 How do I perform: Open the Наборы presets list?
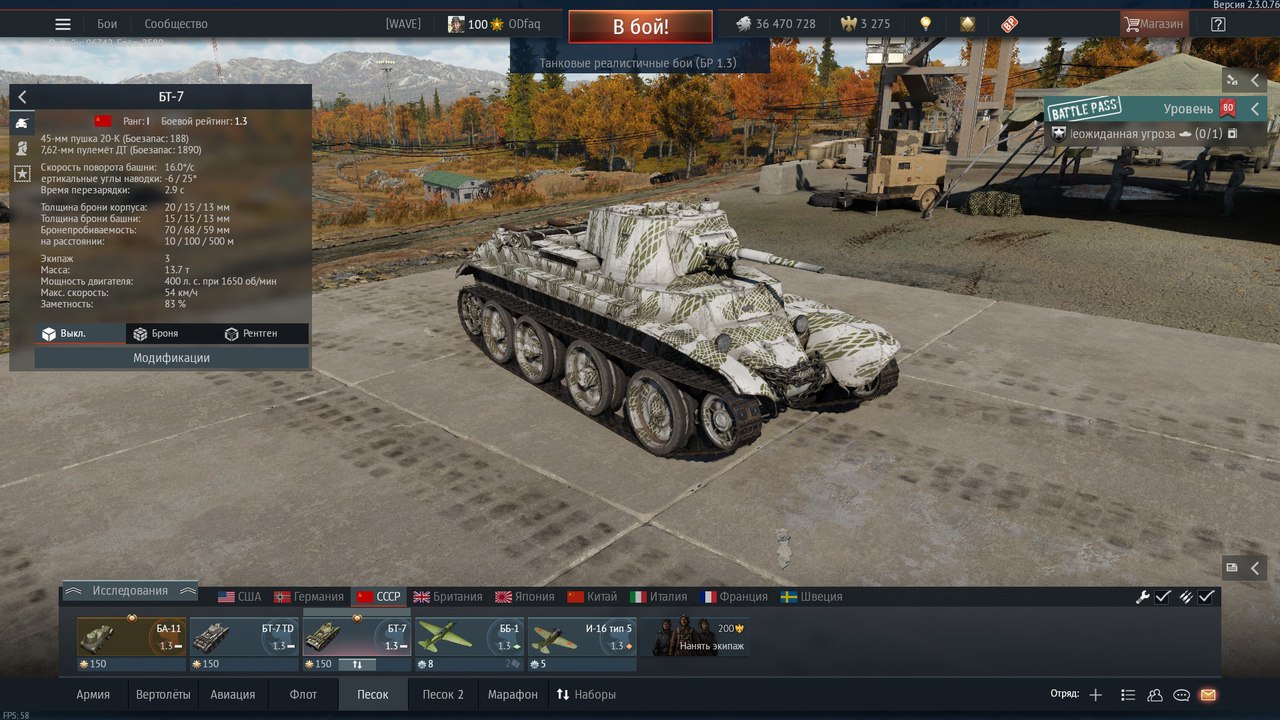pos(586,695)
